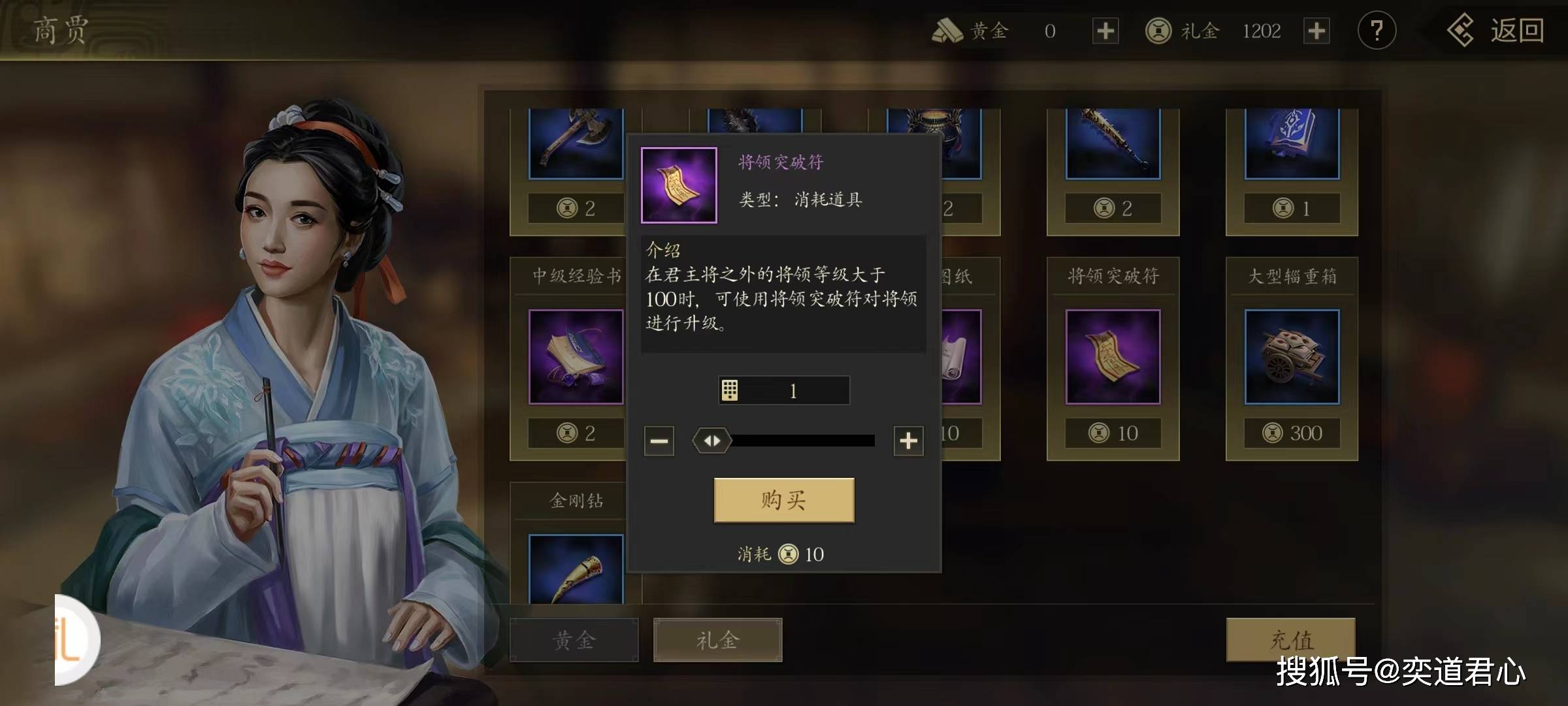Select the 金刚钻 item
Screen dimensions: 1568x706
[576, 569]
